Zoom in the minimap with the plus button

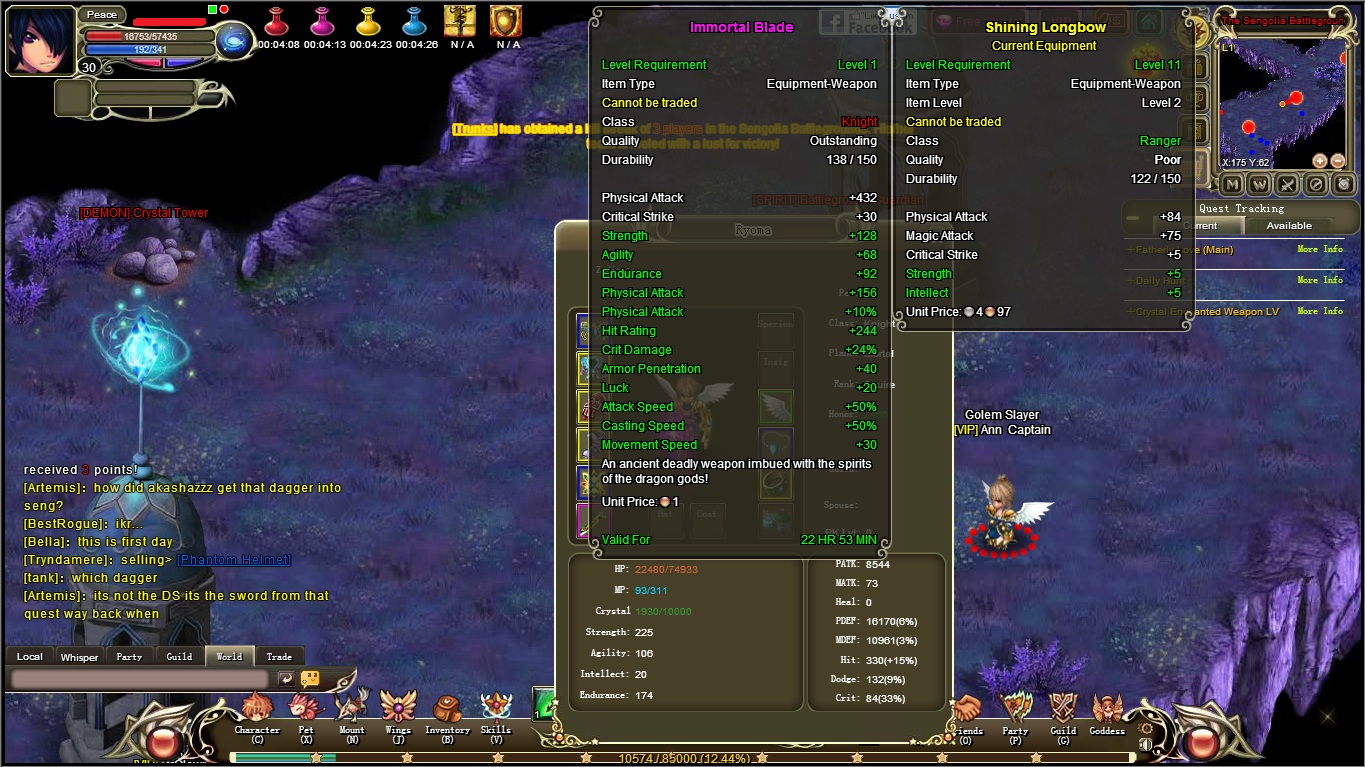point(1320,161)
